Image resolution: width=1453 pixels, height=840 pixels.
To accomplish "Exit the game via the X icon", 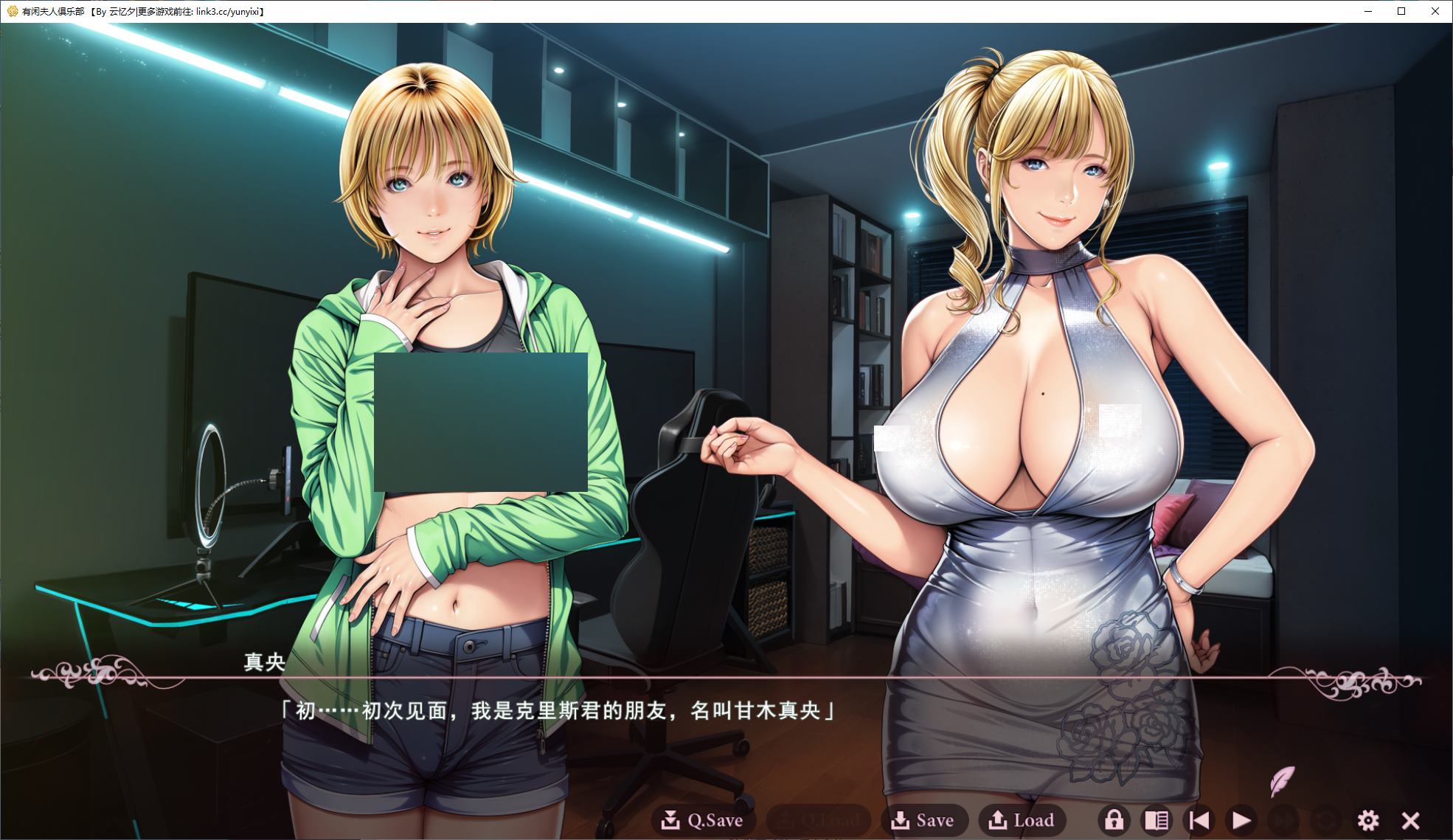I will pos(1411,819).
